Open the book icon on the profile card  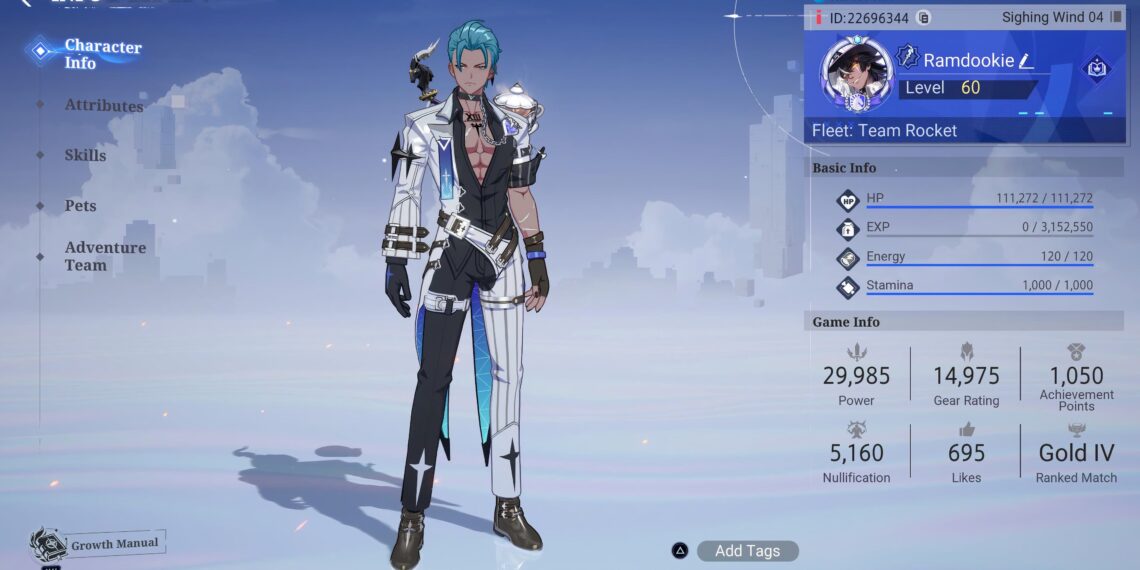[1096, 69]
